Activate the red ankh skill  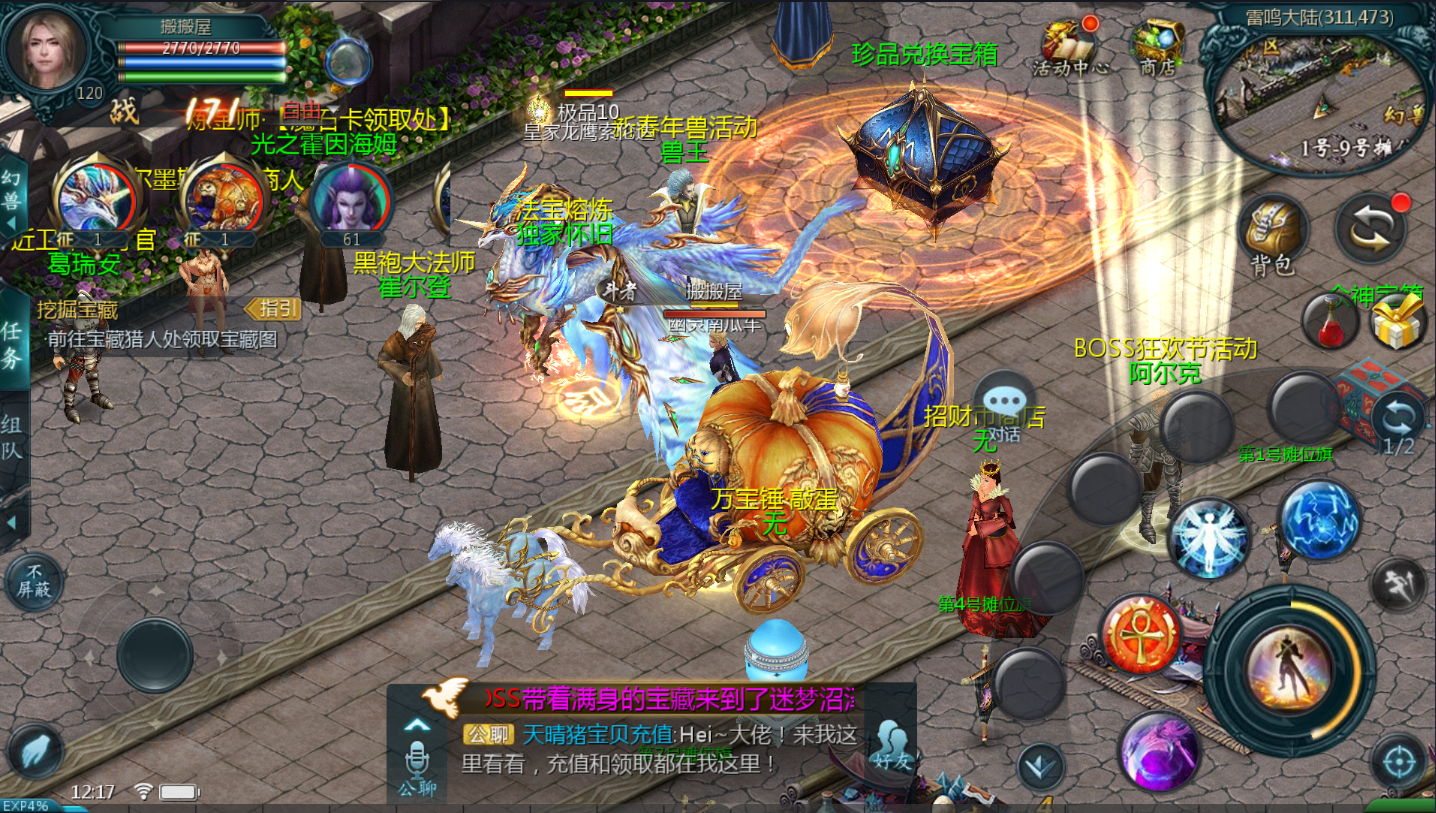pyautogui.click(x=1141, y=634)
